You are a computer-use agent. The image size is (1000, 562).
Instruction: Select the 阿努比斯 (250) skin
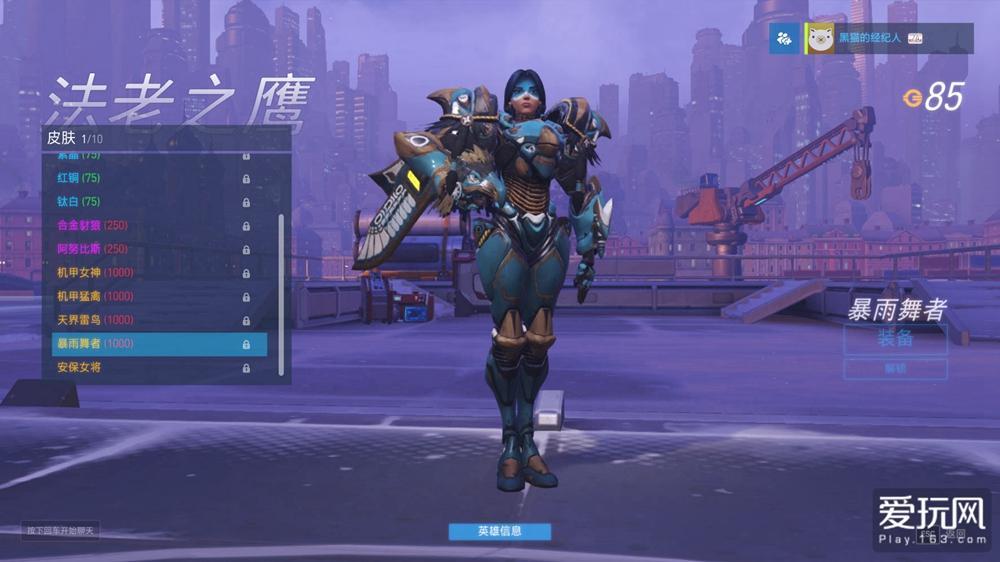click(150, 249)
